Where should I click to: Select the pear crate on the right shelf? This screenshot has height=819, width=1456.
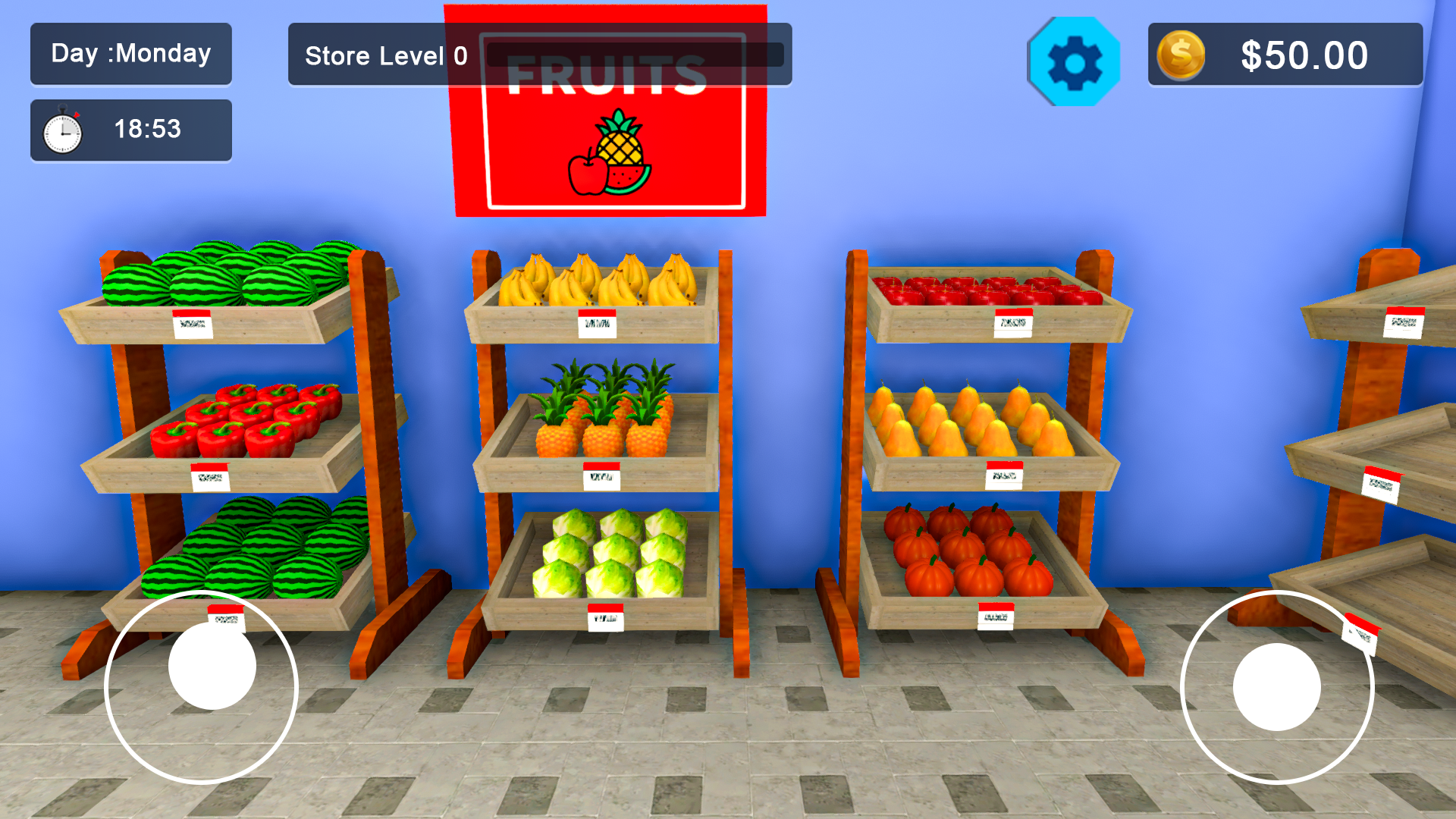pos(971,421)
